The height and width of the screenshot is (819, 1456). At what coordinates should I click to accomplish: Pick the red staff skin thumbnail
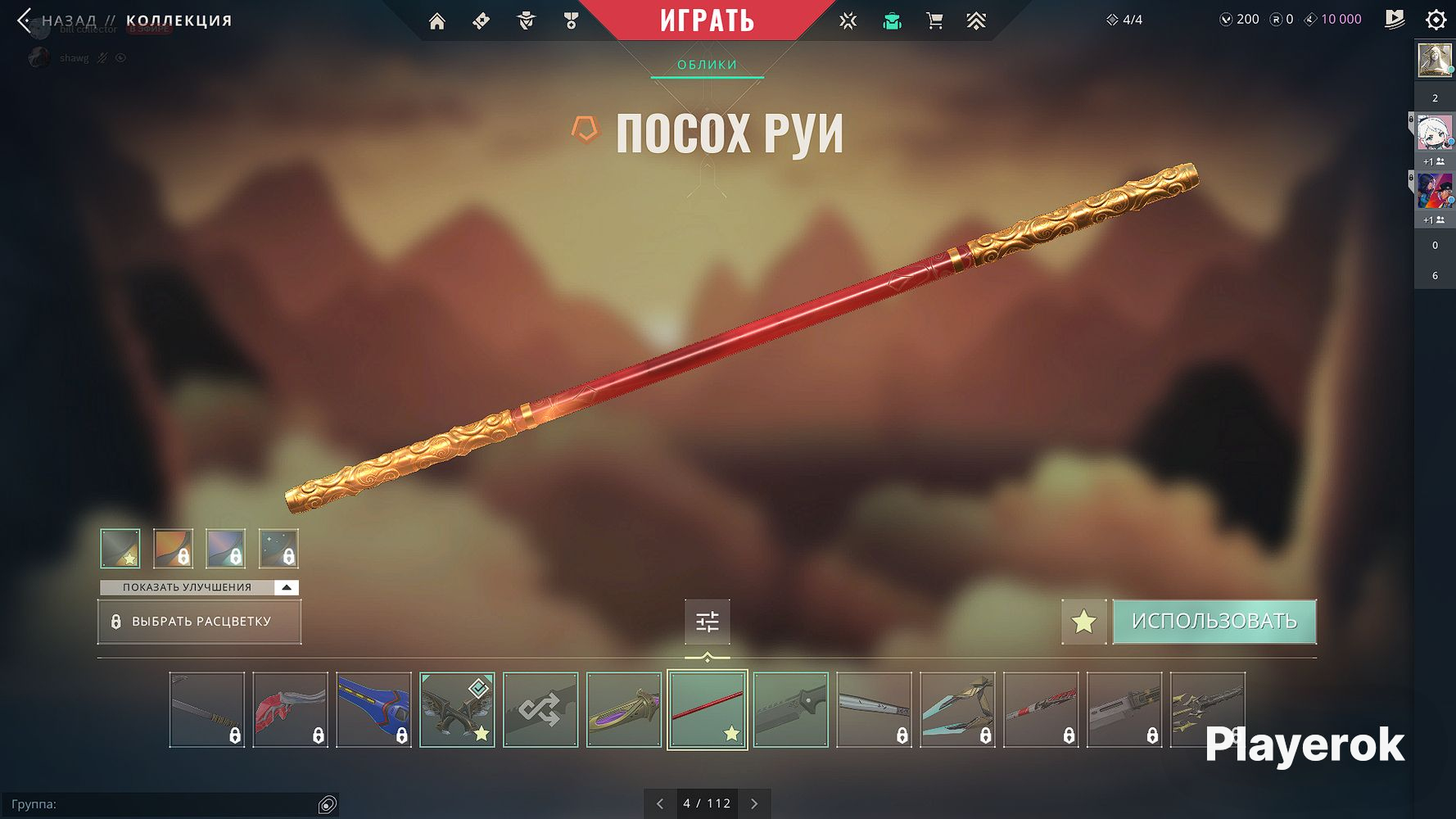pyautogui.click(x=707, y=709)
